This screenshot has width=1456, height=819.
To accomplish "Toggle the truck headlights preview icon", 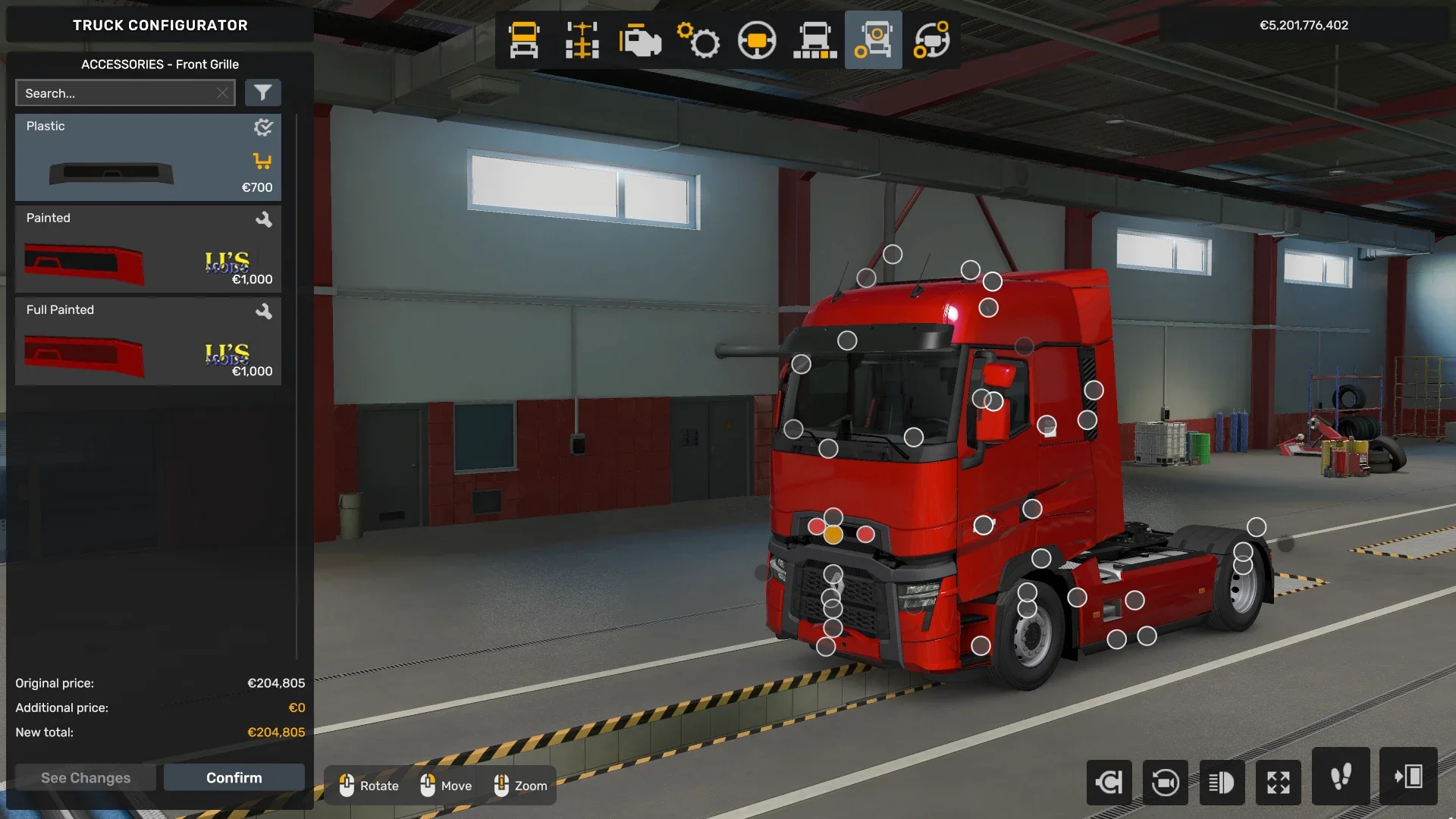I will [1222, 782].
